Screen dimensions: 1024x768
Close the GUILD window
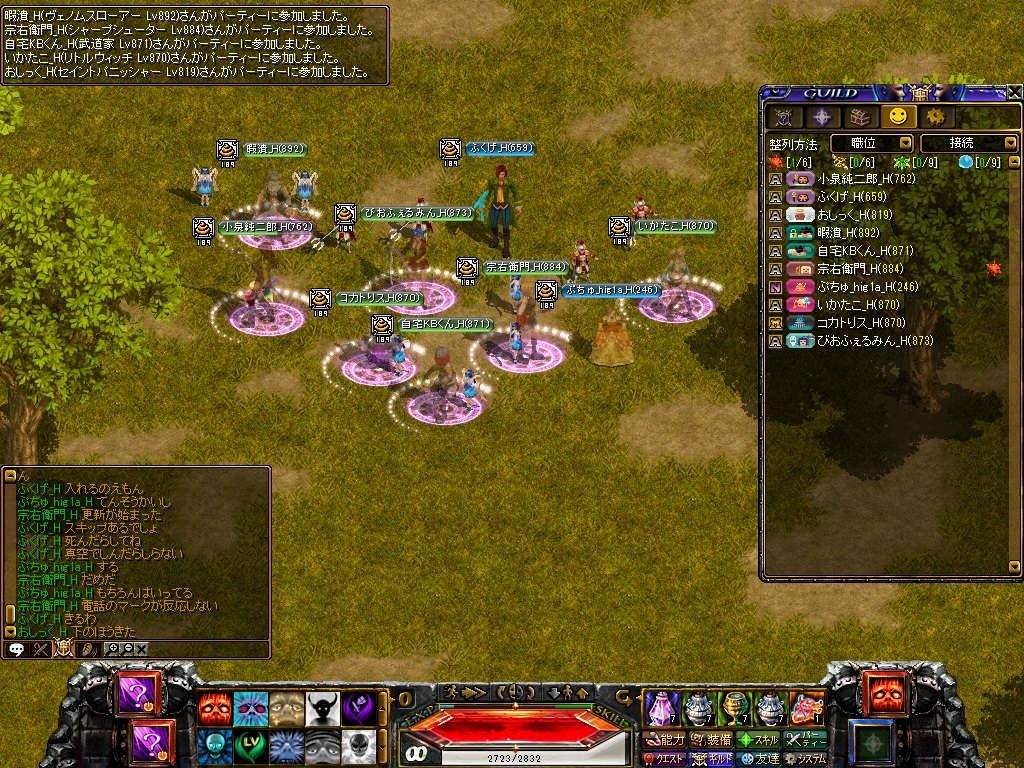tap(1014, 92)
